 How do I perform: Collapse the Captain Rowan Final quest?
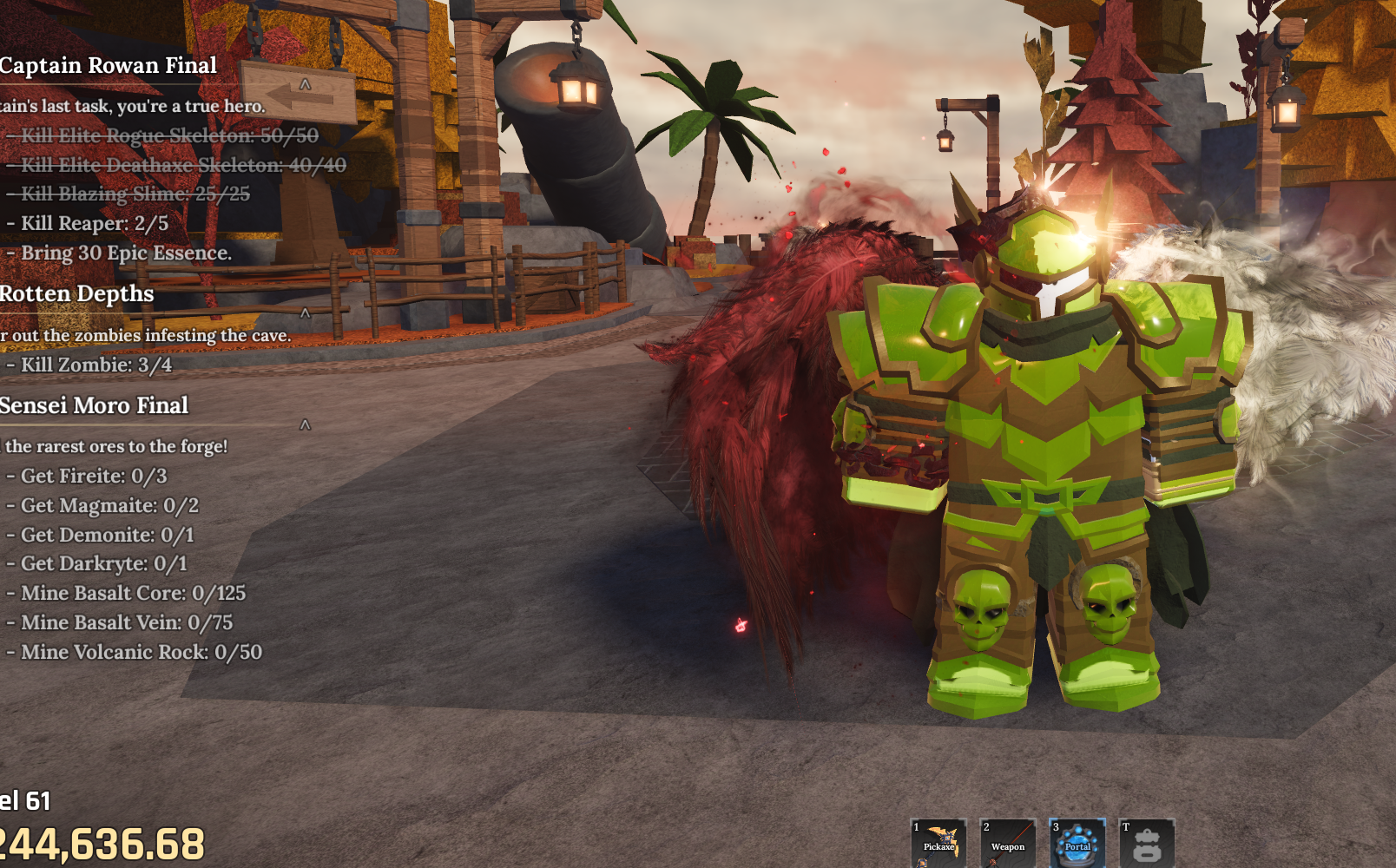point(305,84)
